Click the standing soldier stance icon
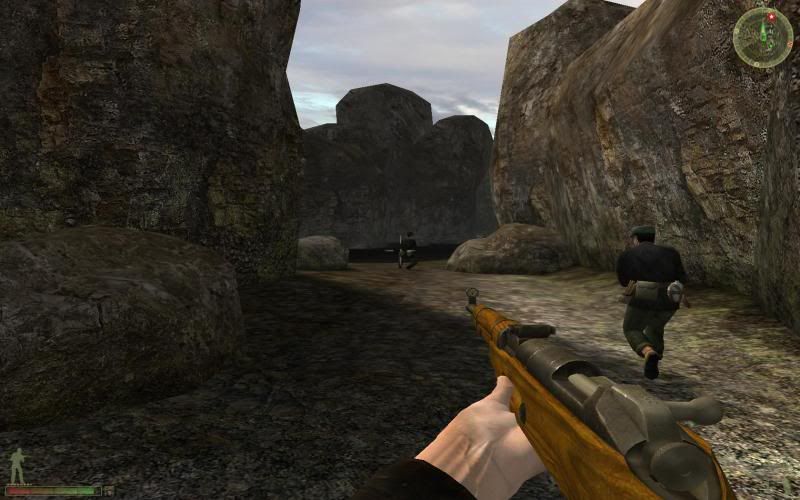The image size is (800, 500). tap(17, 465)
